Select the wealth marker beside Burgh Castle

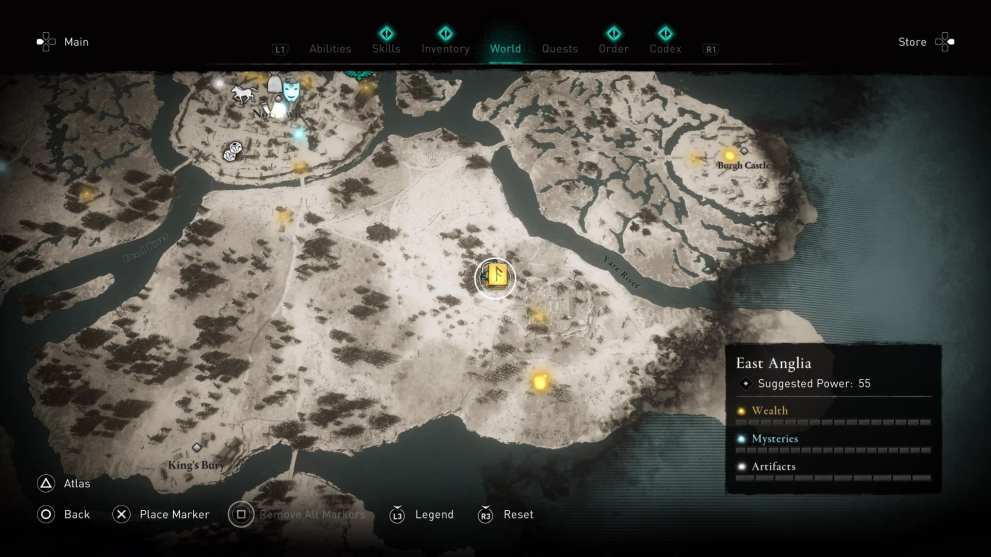[730, 156]
